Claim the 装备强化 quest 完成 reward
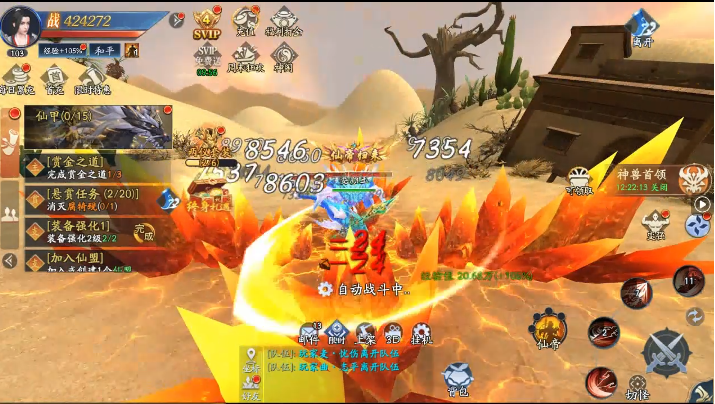Image resolution: width=715 pixels, height=404 pixels. [x=146, y=232]
